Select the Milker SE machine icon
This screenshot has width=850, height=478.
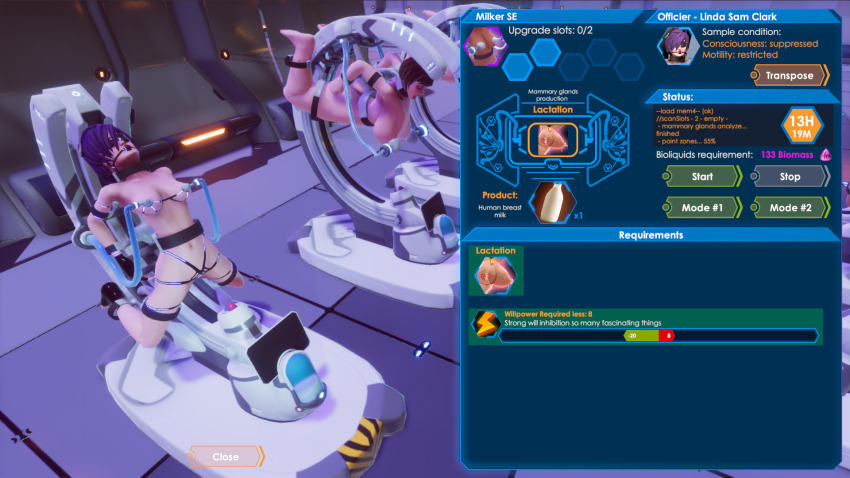[x=483, y=46]
